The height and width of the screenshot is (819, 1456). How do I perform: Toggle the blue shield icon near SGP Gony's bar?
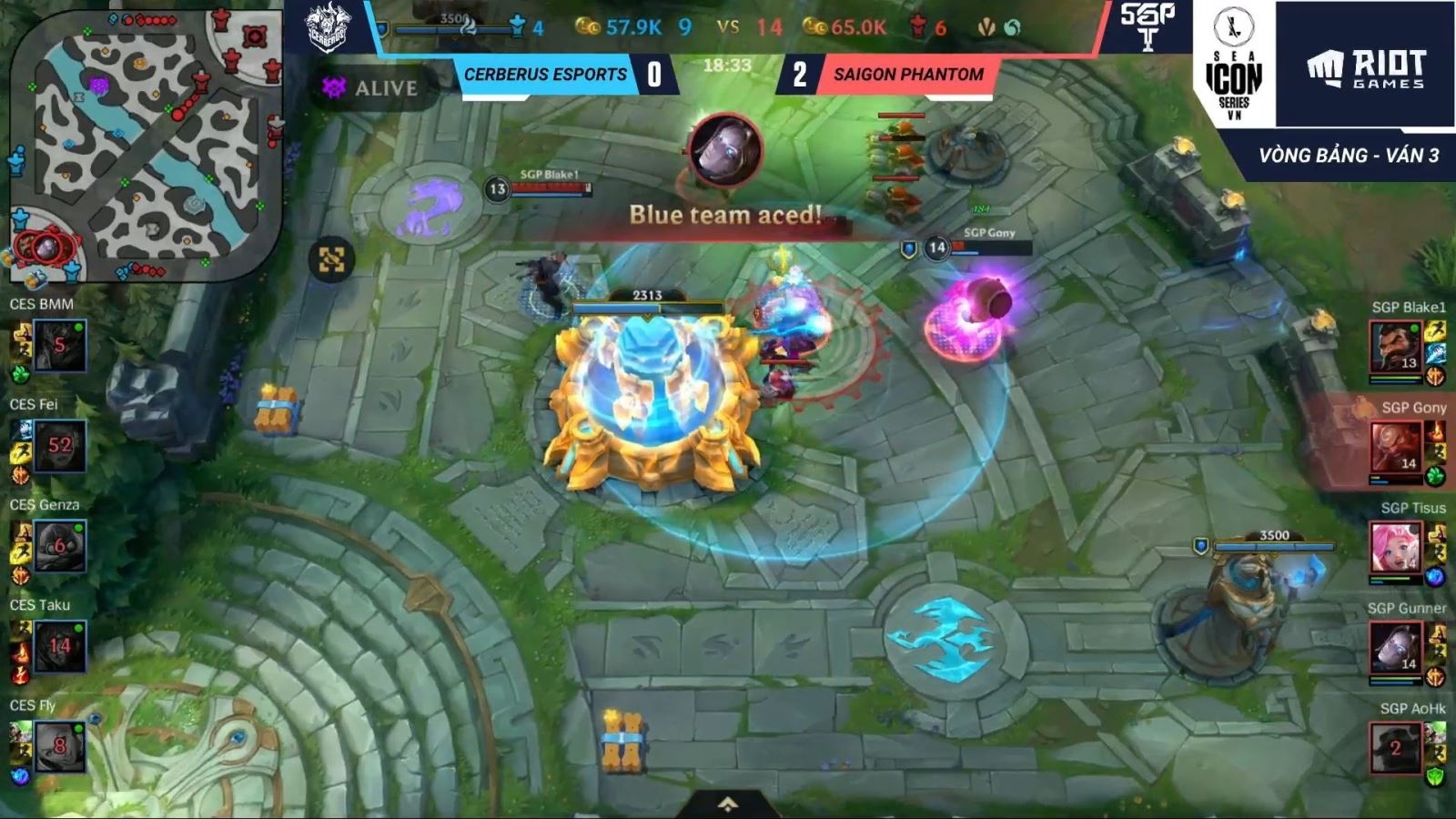pyautogui.click(x=906, y=248)
